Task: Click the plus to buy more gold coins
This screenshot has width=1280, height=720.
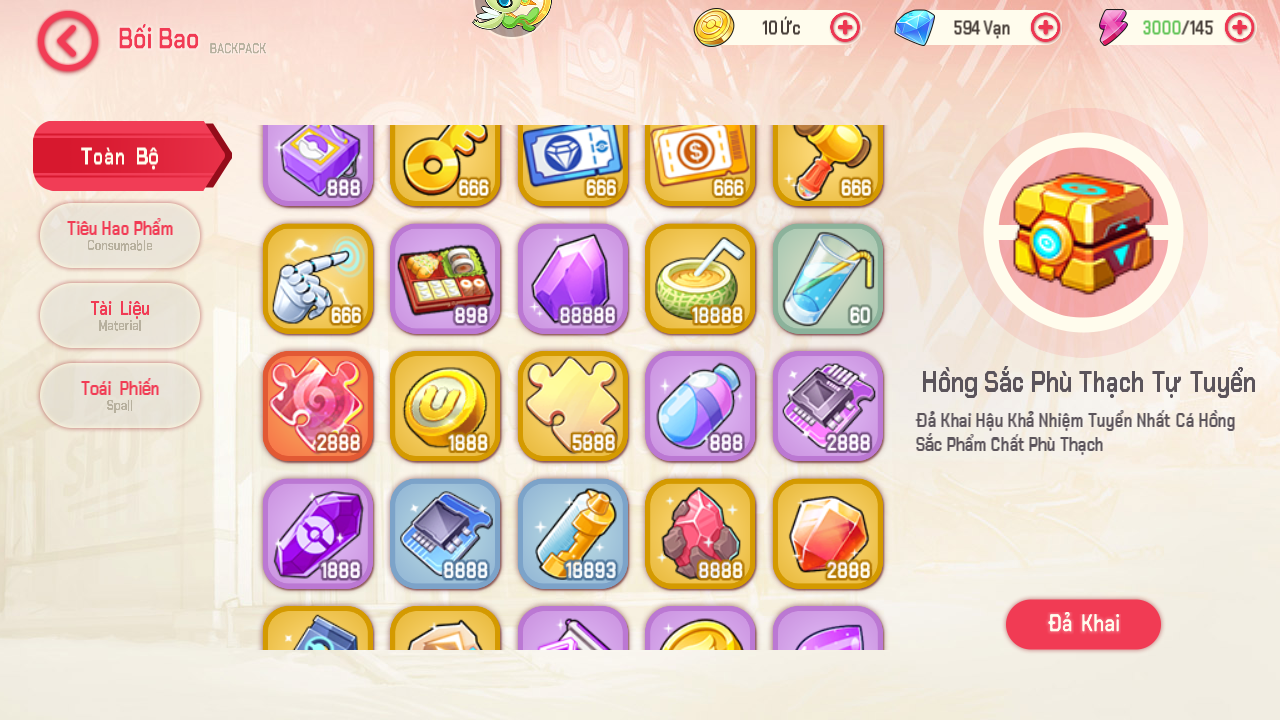Action: click(x=845, y=28)
